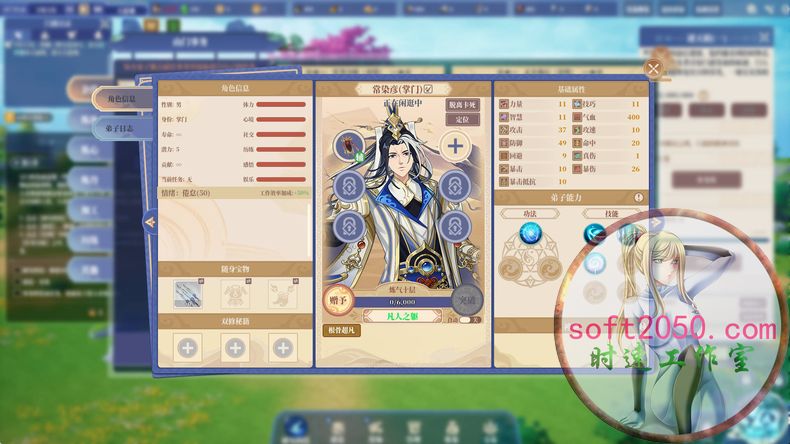Switch to the 角色信息 tab
The height and width of the screenshot is (444, 790).
(121, 99)
